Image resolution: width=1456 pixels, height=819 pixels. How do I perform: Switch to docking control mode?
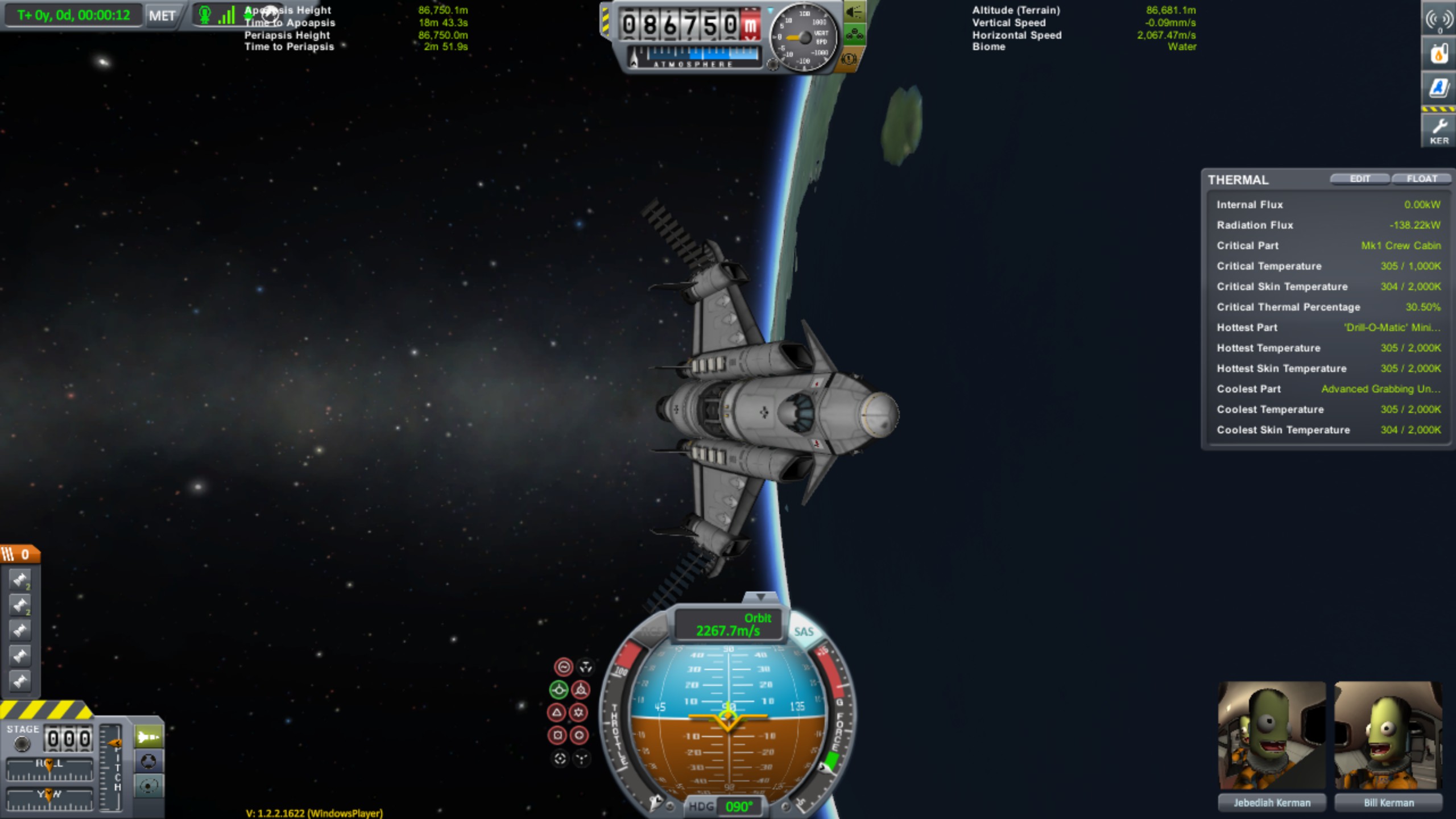[148, 761]
